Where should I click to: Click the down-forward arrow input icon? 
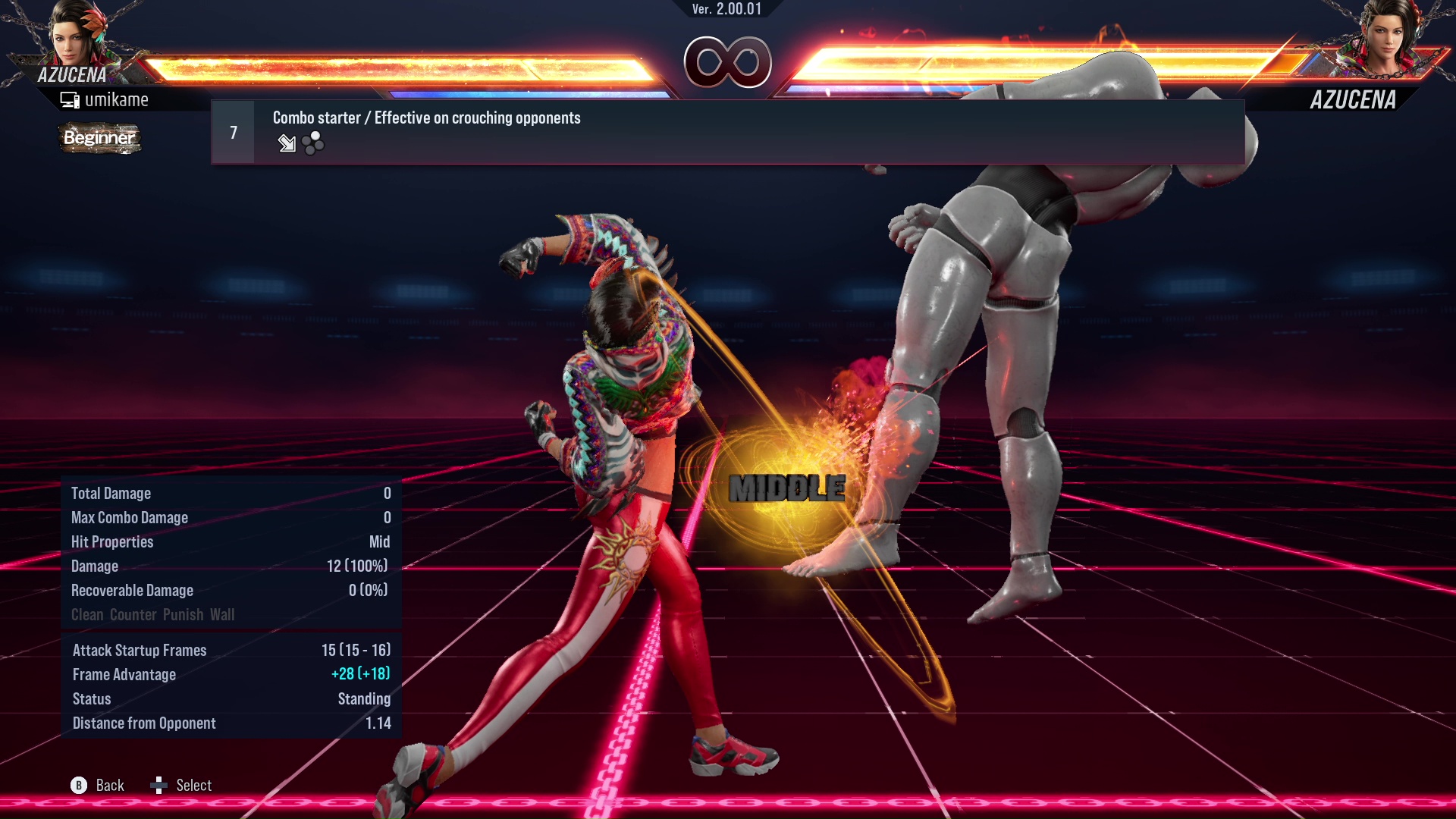pyautogui.click(x=287, y=143)
